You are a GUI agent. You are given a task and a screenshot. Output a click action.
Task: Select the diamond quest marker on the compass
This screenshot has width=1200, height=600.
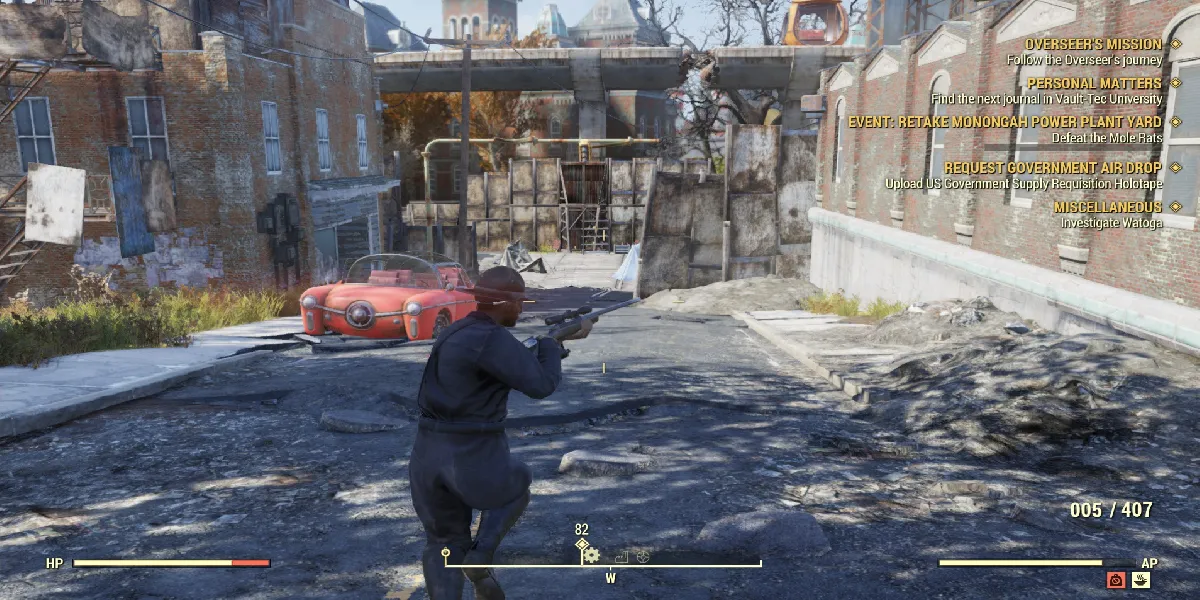[x=581, y=544]
